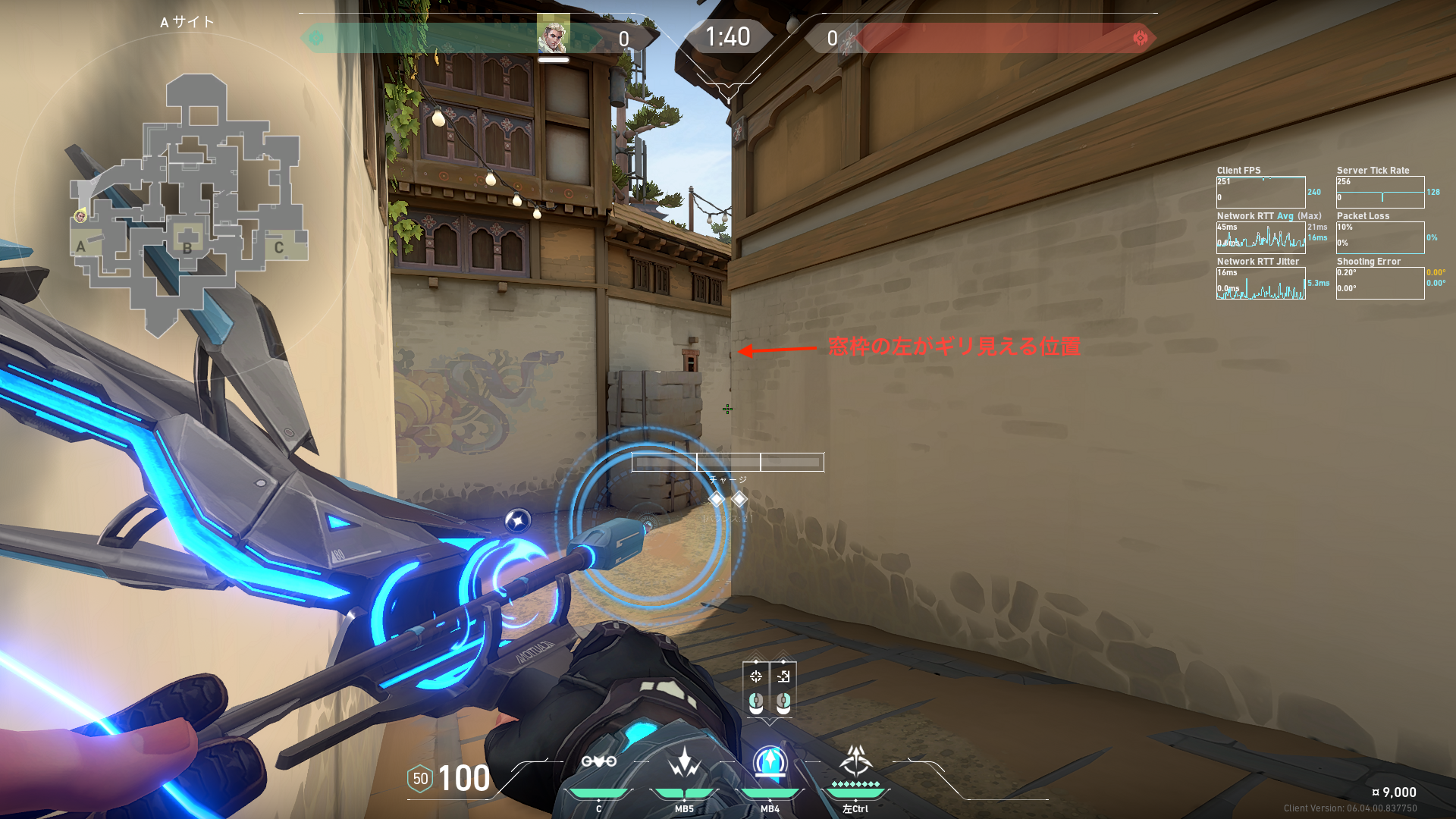The width and height of the screenshot is (1456, 819).
Task: Inspect the Packet Loss graph panel
Action: click(1380, 237)
